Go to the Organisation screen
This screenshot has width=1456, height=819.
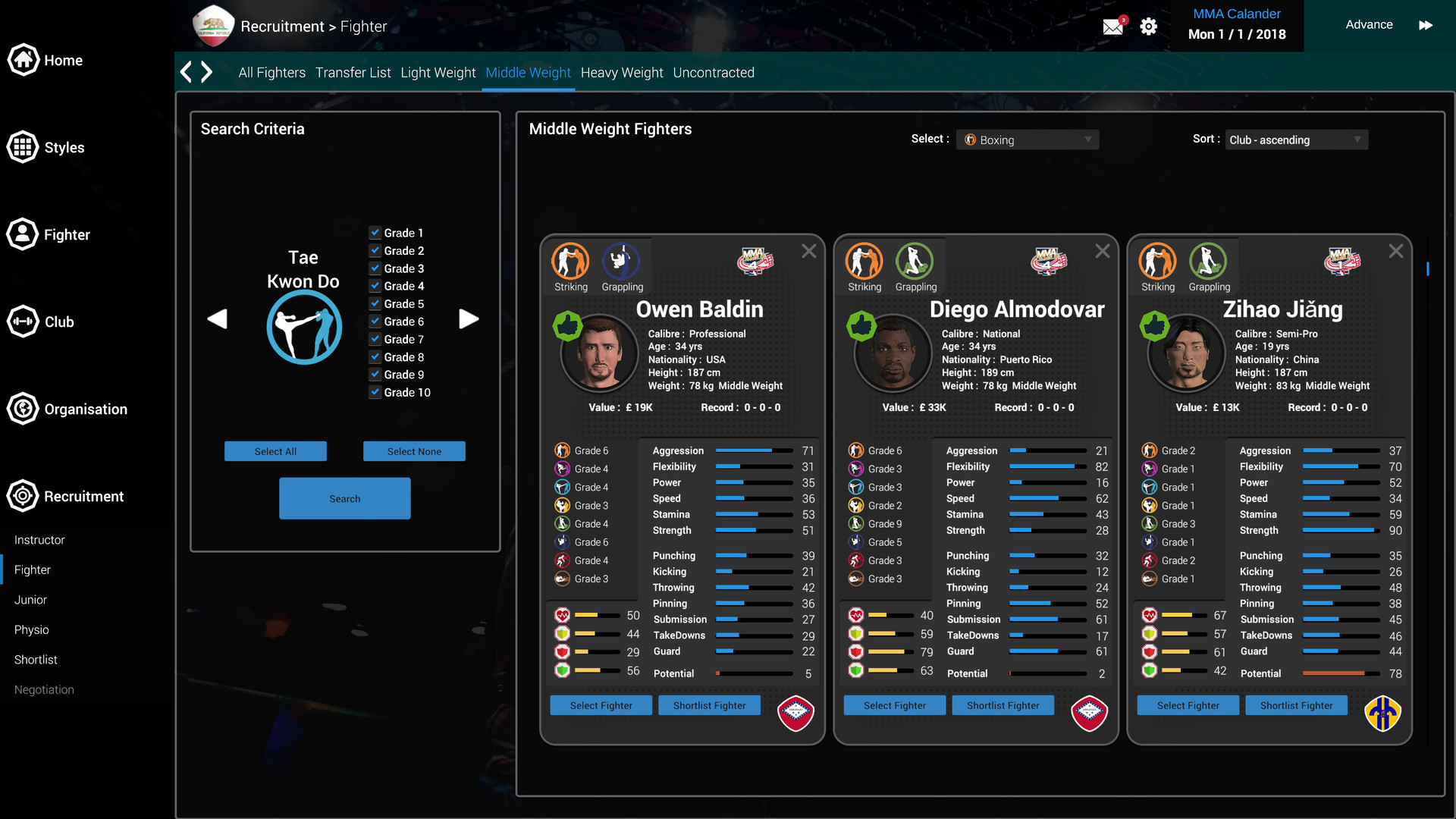point(23,409)
